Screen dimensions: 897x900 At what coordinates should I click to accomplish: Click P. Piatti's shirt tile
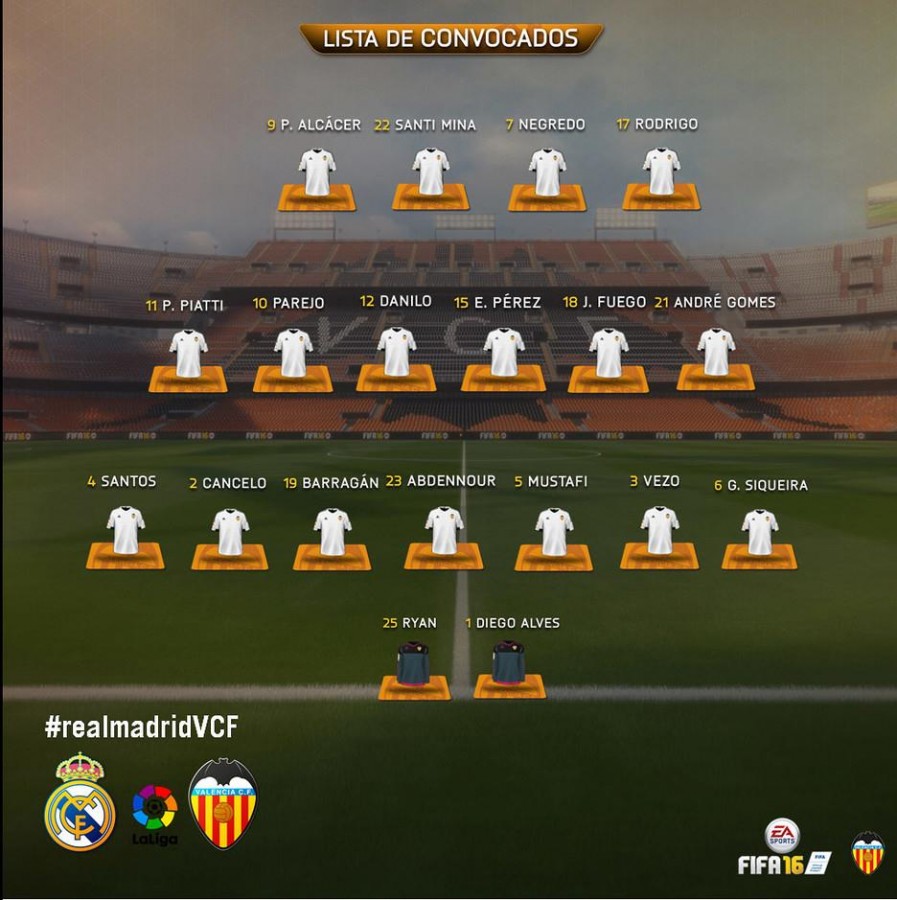(x=188, y=353)
